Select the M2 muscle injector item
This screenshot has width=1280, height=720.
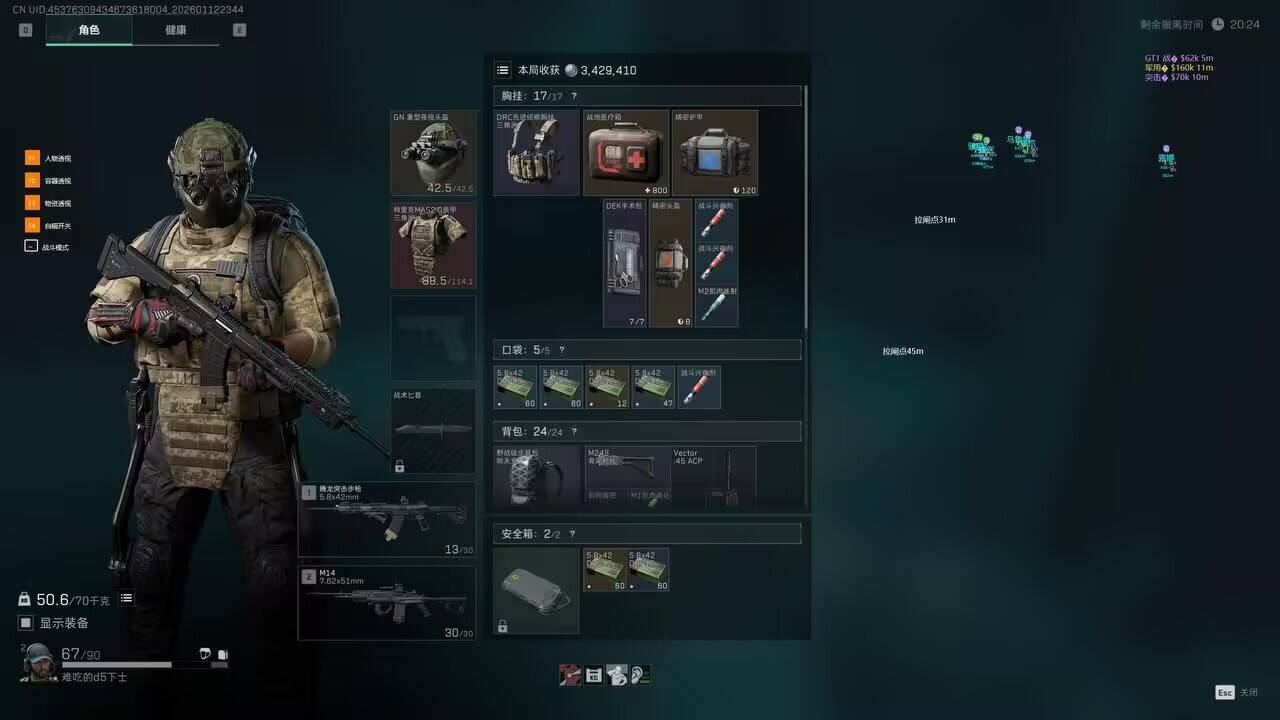[x=716, y=306]
